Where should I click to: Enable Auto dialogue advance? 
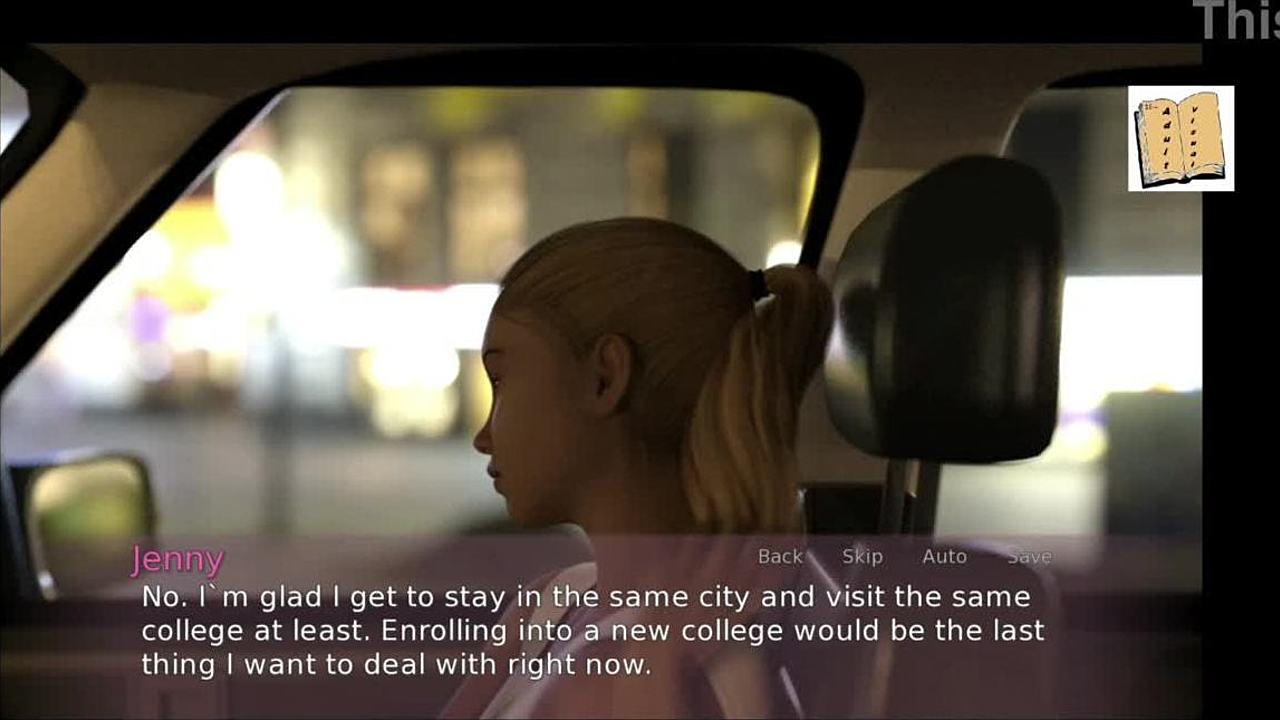click(x=944, y=557)
